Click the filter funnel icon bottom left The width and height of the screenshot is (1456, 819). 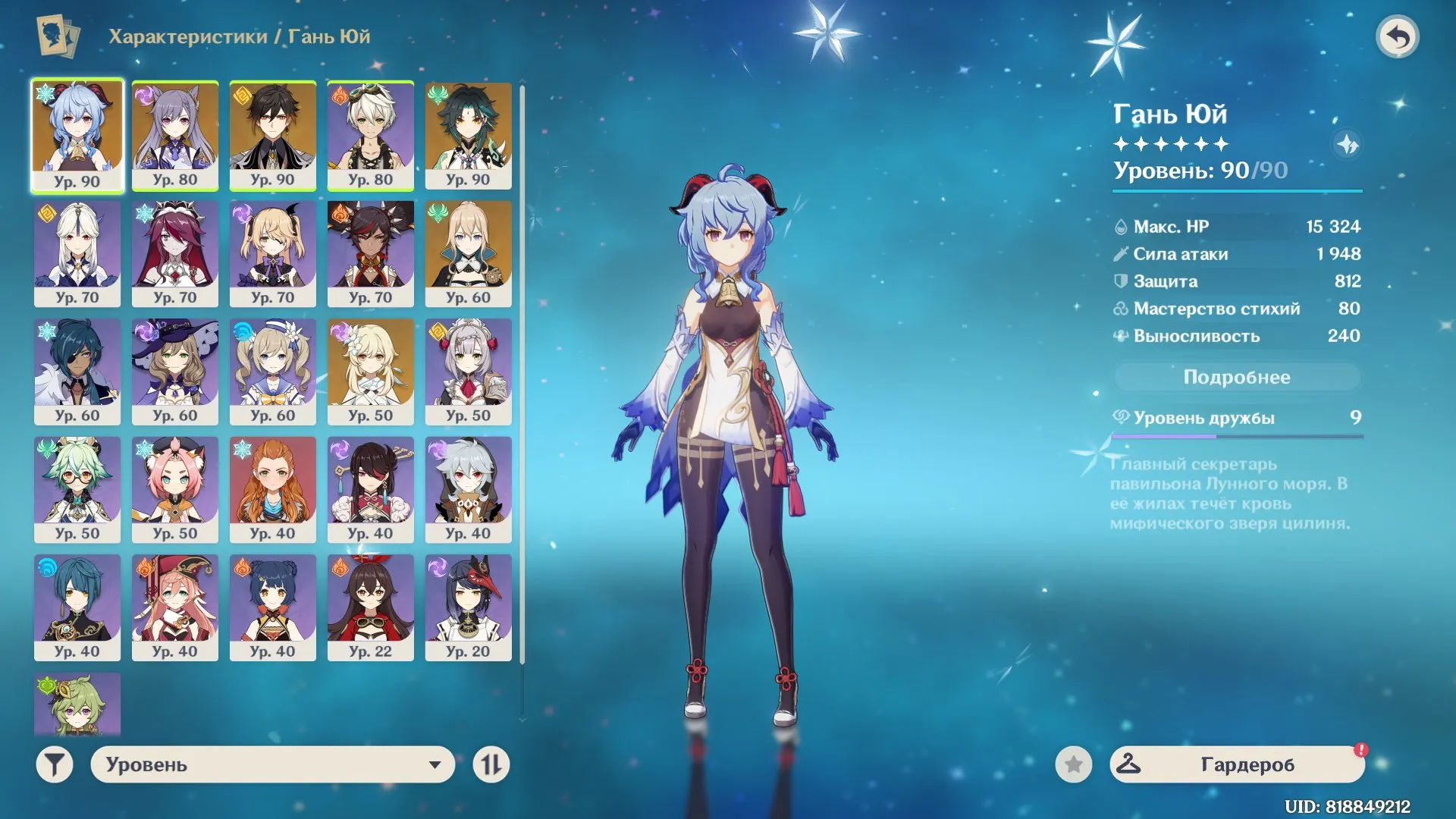point(53,765)
